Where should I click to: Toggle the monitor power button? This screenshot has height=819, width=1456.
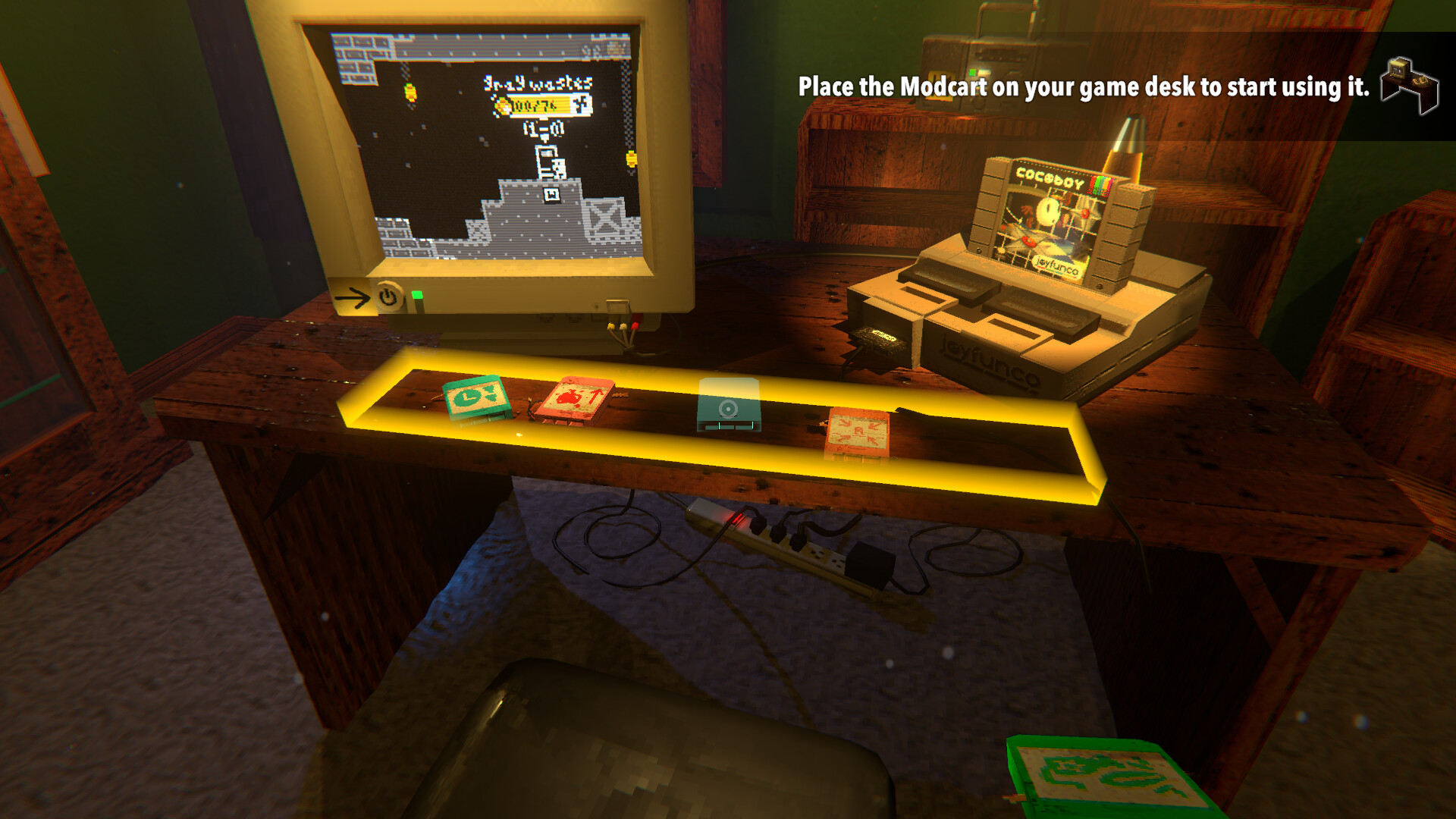pos(387,297)
